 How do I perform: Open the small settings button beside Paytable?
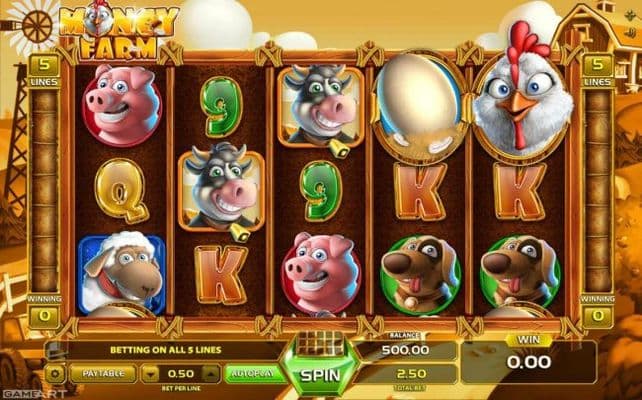click(55, 372)
